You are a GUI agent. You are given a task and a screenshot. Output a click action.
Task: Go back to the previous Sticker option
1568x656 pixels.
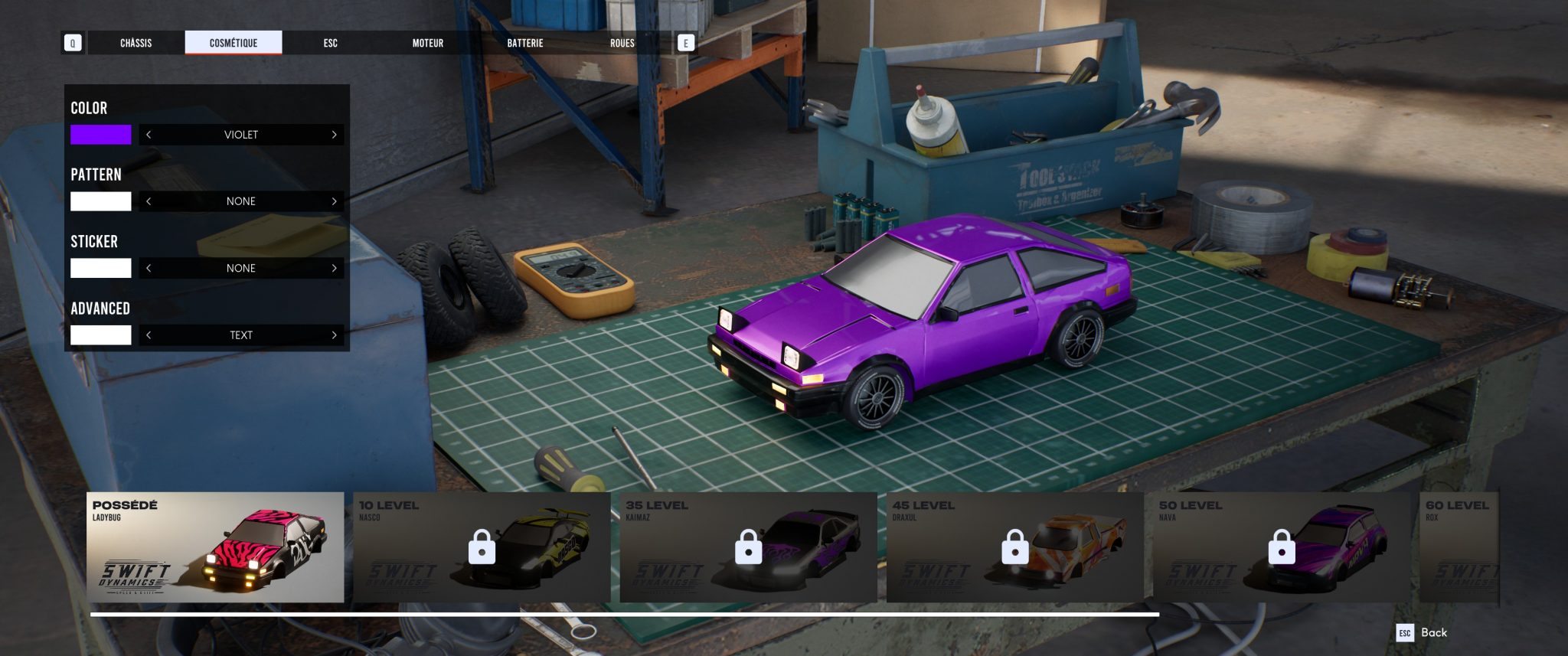pyautogui.click(x=149, y=268)
